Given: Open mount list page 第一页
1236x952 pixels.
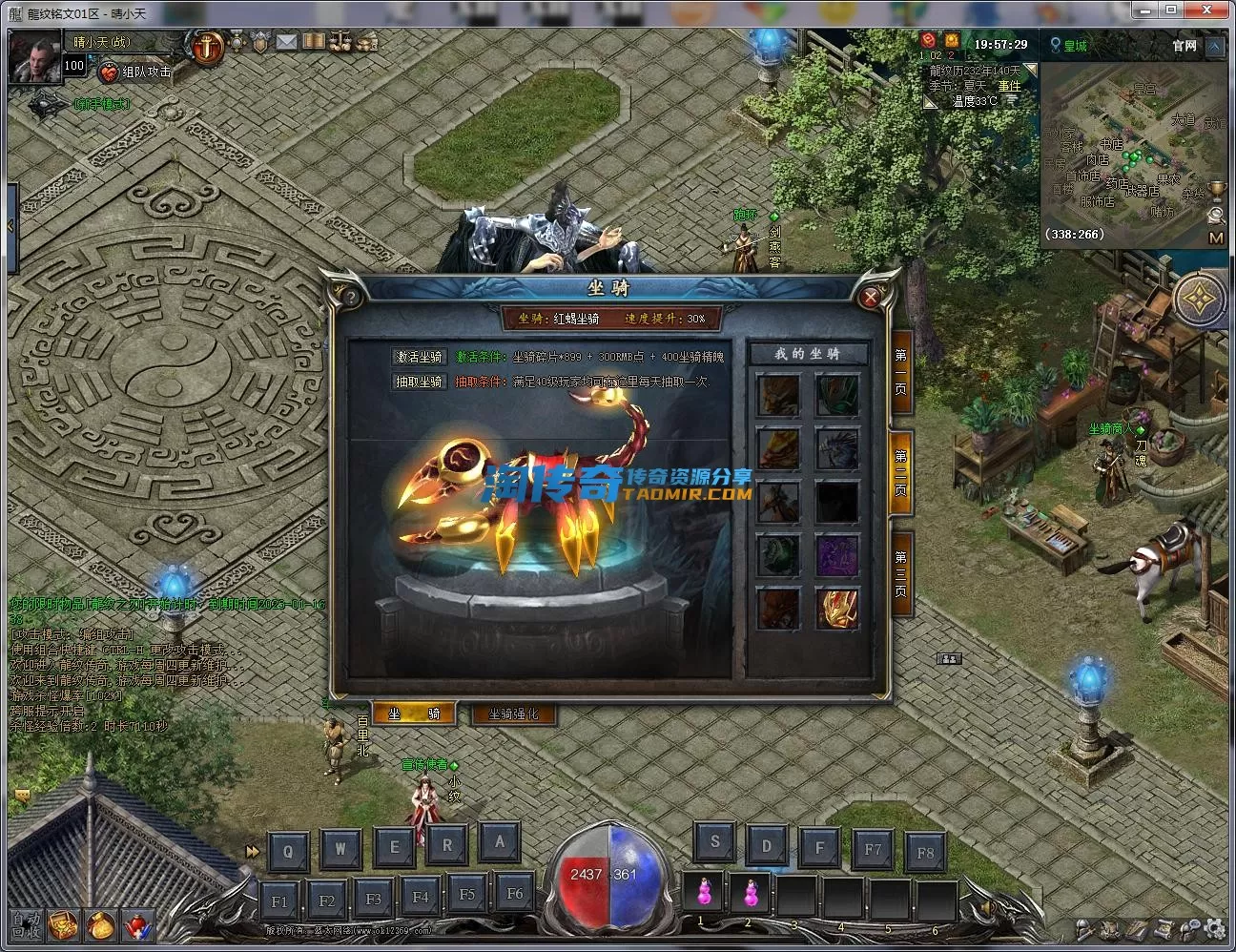Looking at the screenshot, I should pyautogui.click(x=900, y=370).
